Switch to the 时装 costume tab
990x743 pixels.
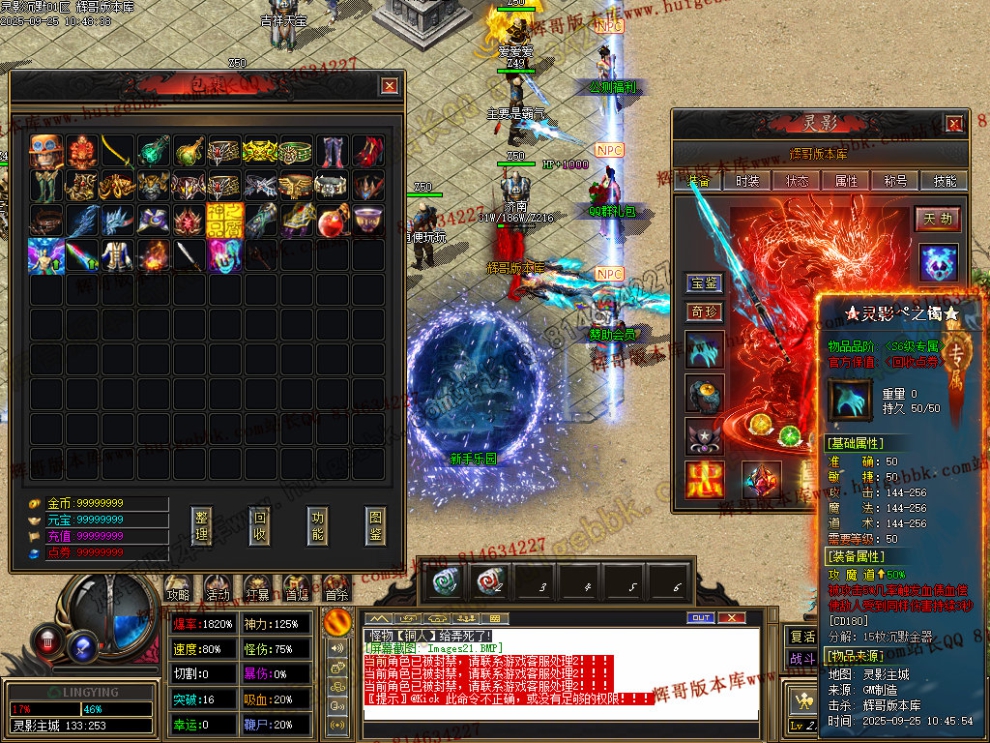pos(748,181)
